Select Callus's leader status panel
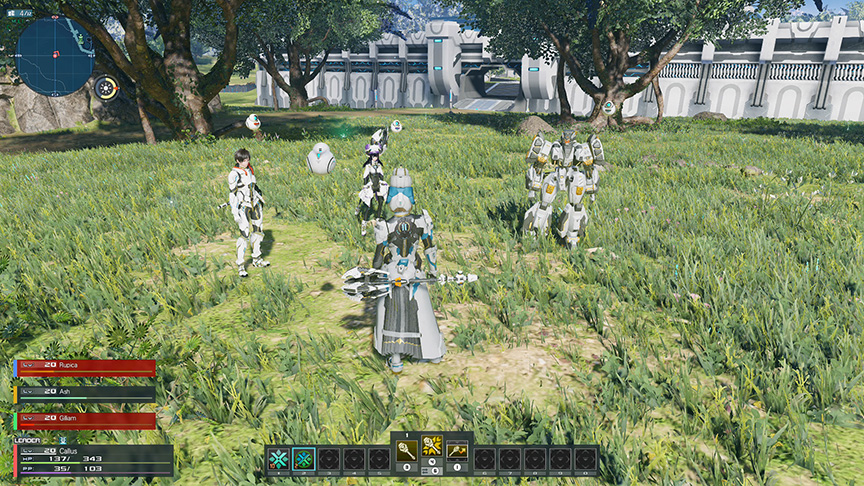The width and height of the screenshot is (864, 486). [x=95, y=460]
